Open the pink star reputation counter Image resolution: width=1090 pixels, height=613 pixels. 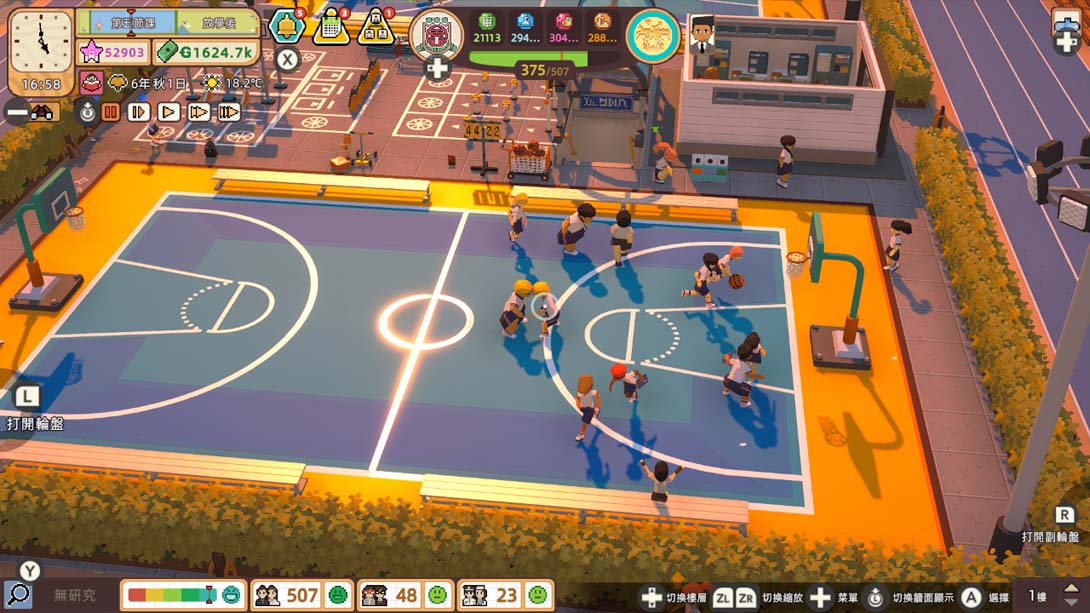point(114,52)
